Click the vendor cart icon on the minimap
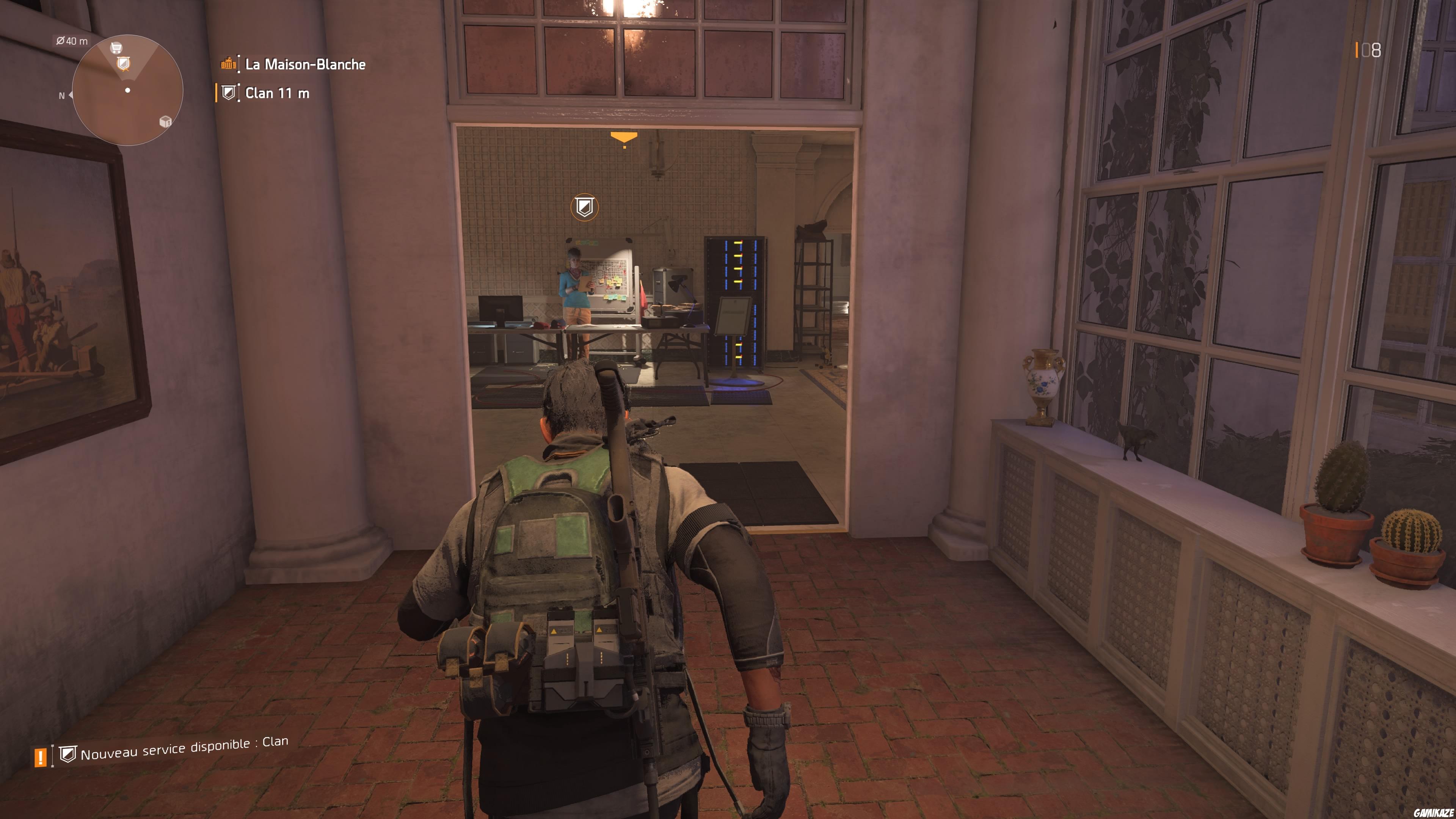The image size is (1456, 819). point(116,49)
